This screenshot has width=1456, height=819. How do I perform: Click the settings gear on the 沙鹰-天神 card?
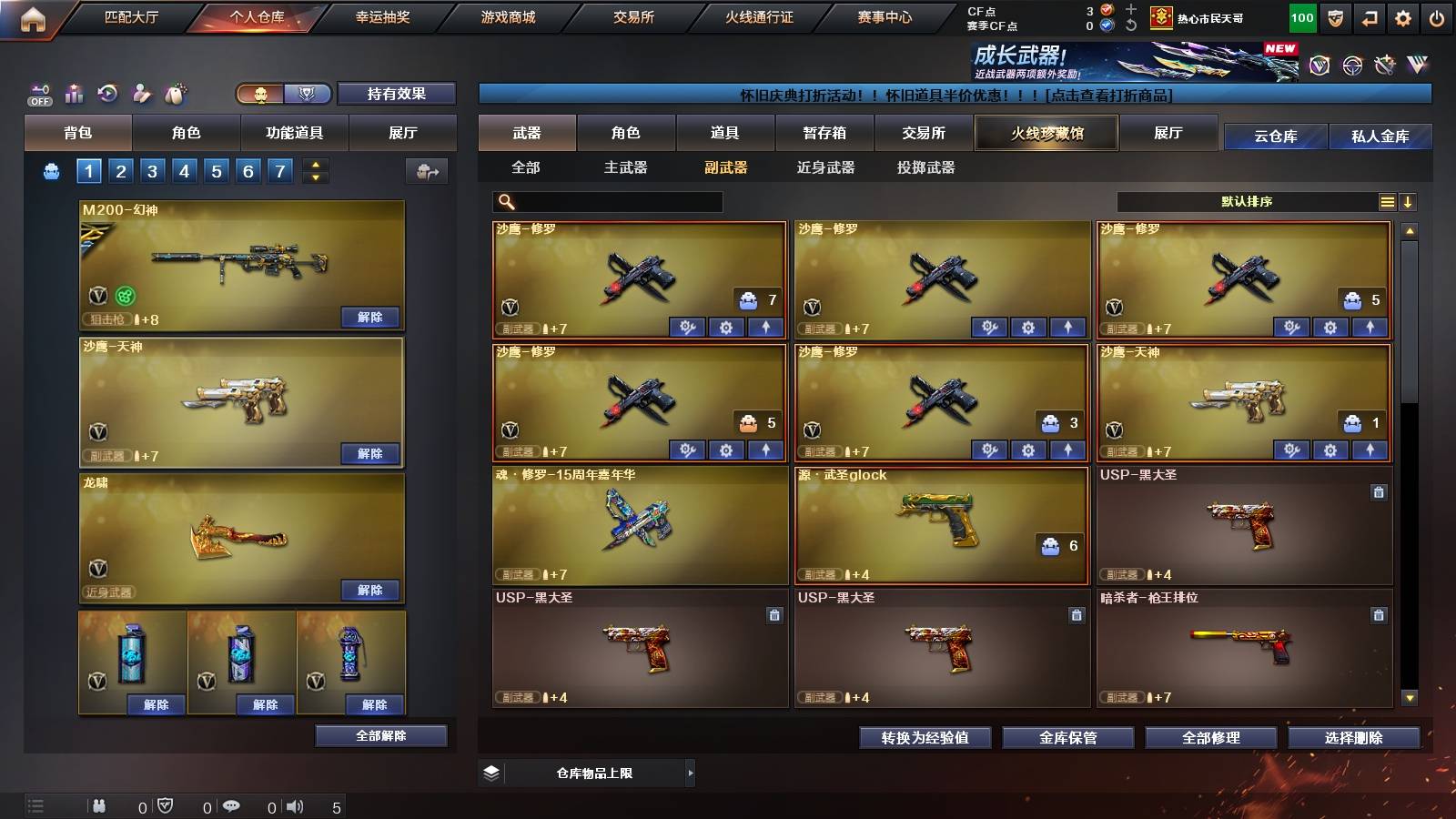(x=1330, y=450)
